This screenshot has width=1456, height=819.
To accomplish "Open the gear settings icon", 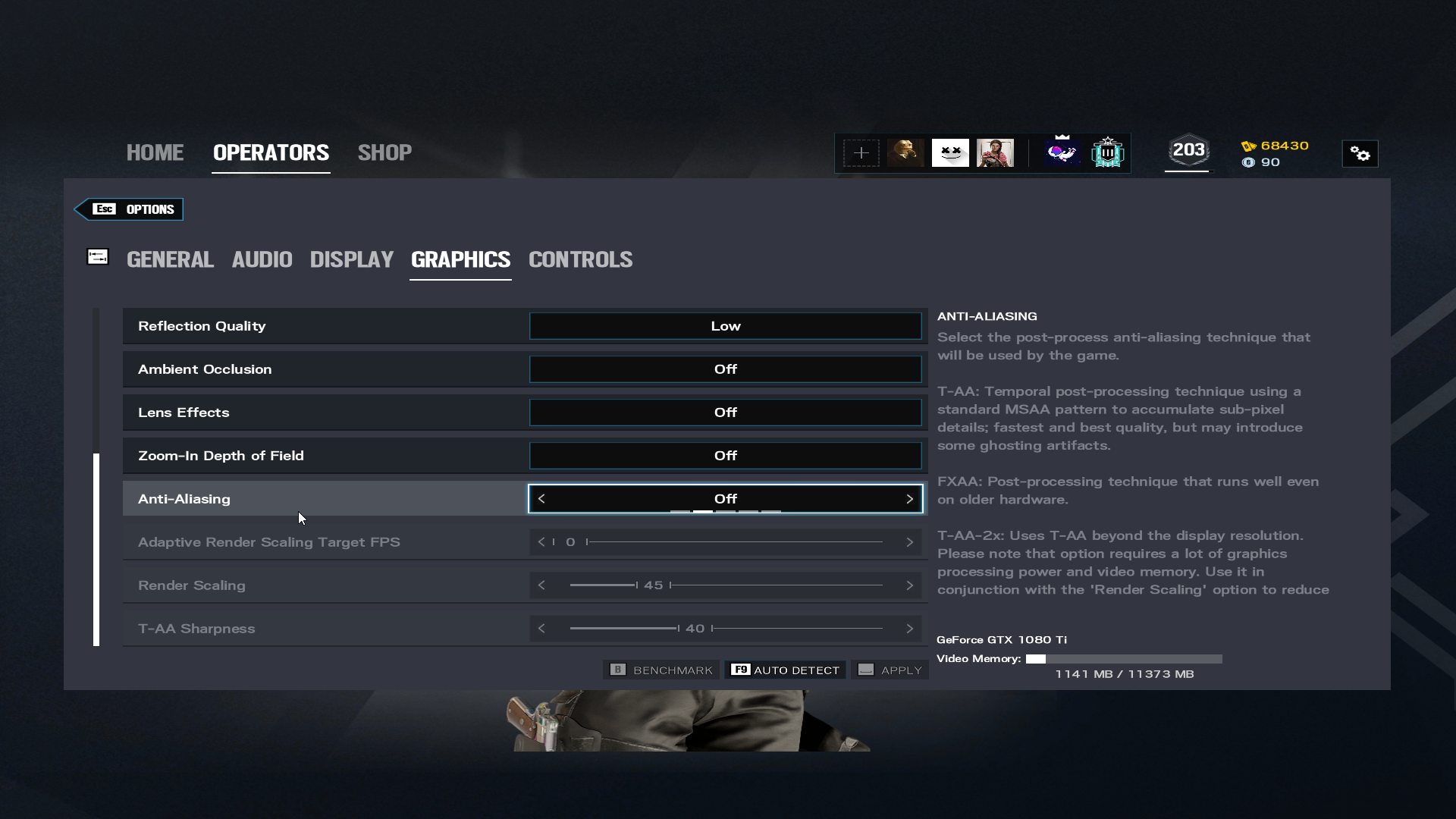I will pyautogui.click(x=1360, y=154).
